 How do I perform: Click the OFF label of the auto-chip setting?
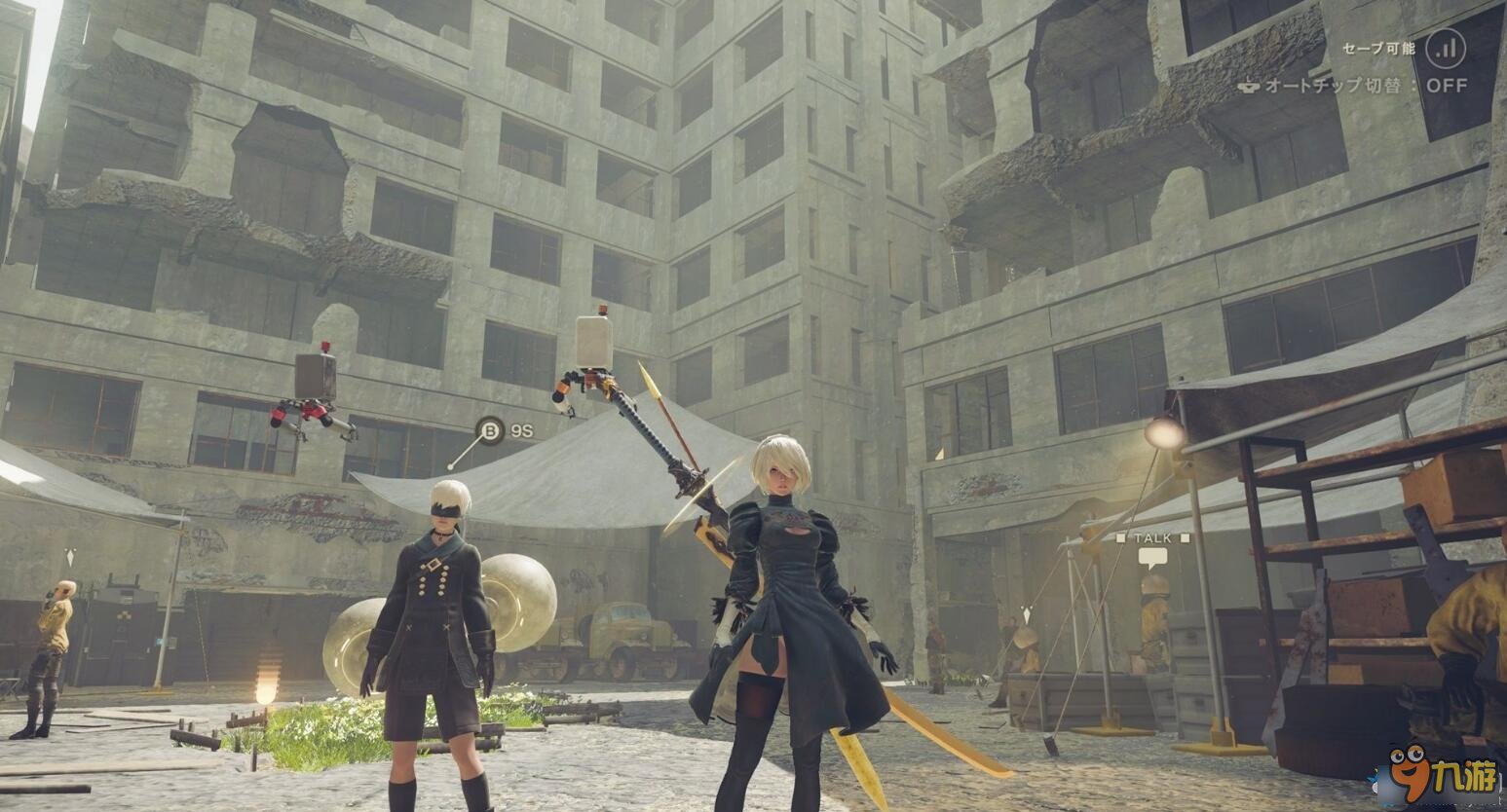1449,85
